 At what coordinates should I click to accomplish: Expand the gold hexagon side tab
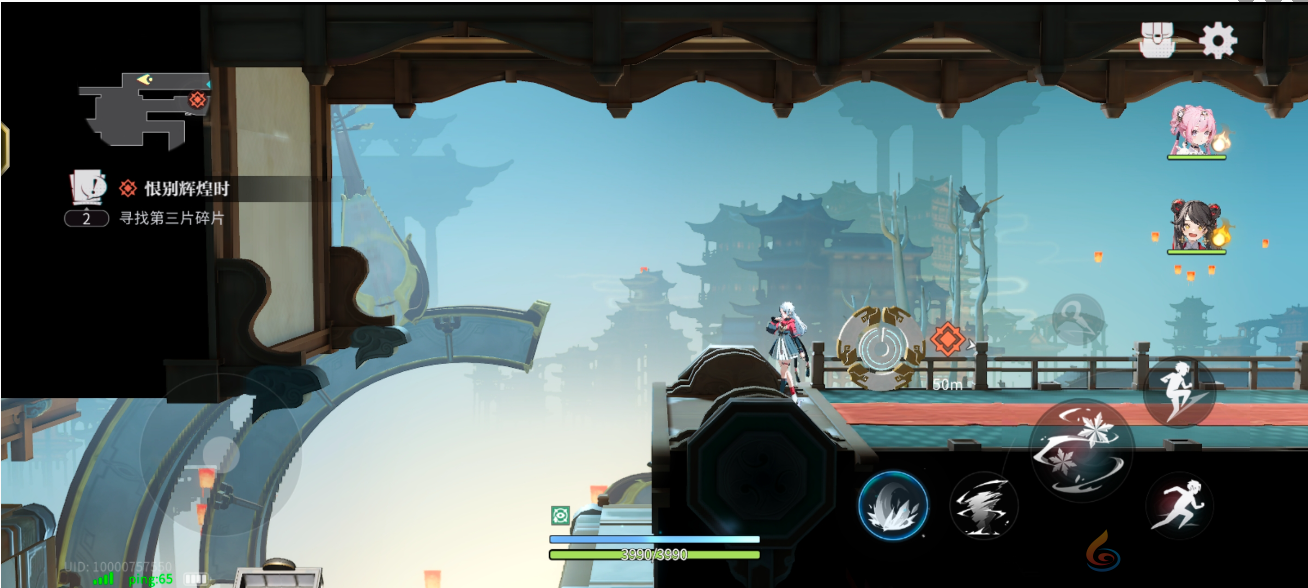click(4, 148)
